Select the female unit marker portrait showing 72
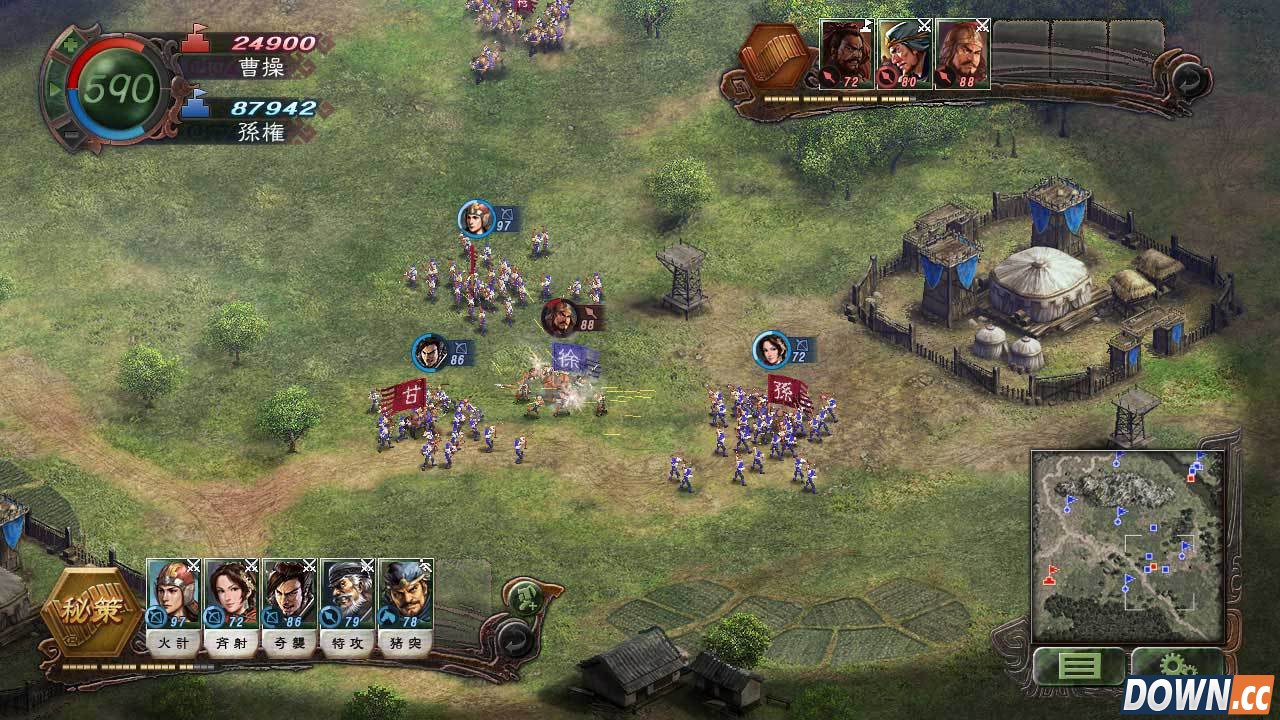This screenshot has width=1280, height=720. pos(771,349)
